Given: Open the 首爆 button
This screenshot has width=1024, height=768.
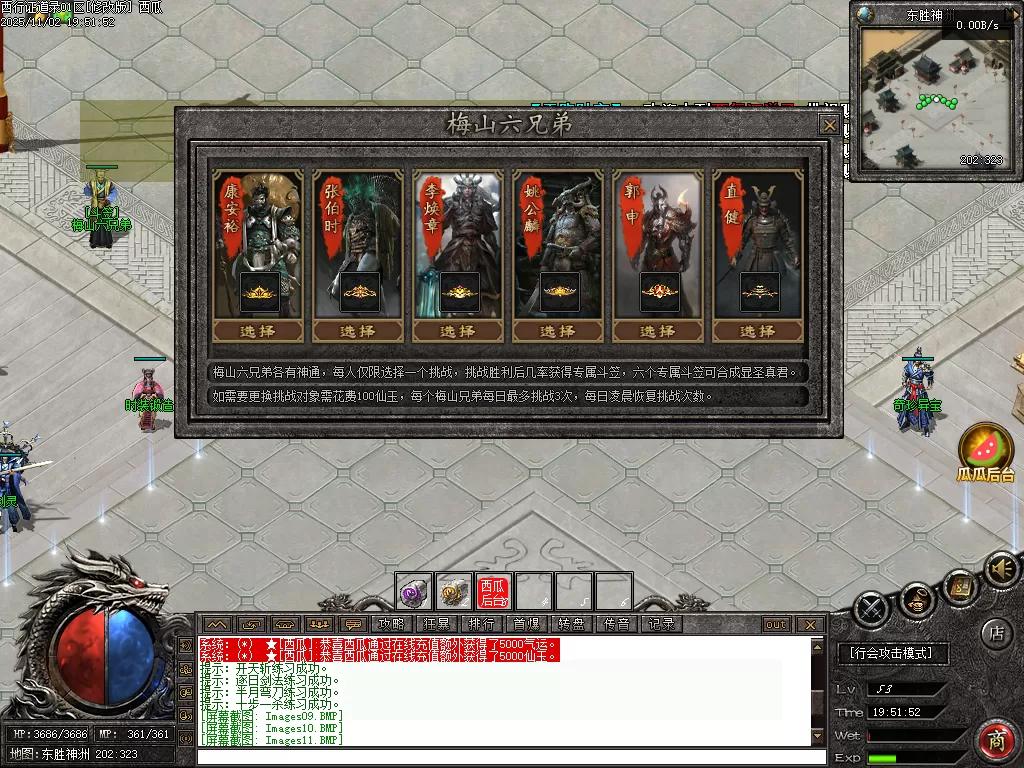Looking at the screenshot, I should pos(526,624).
